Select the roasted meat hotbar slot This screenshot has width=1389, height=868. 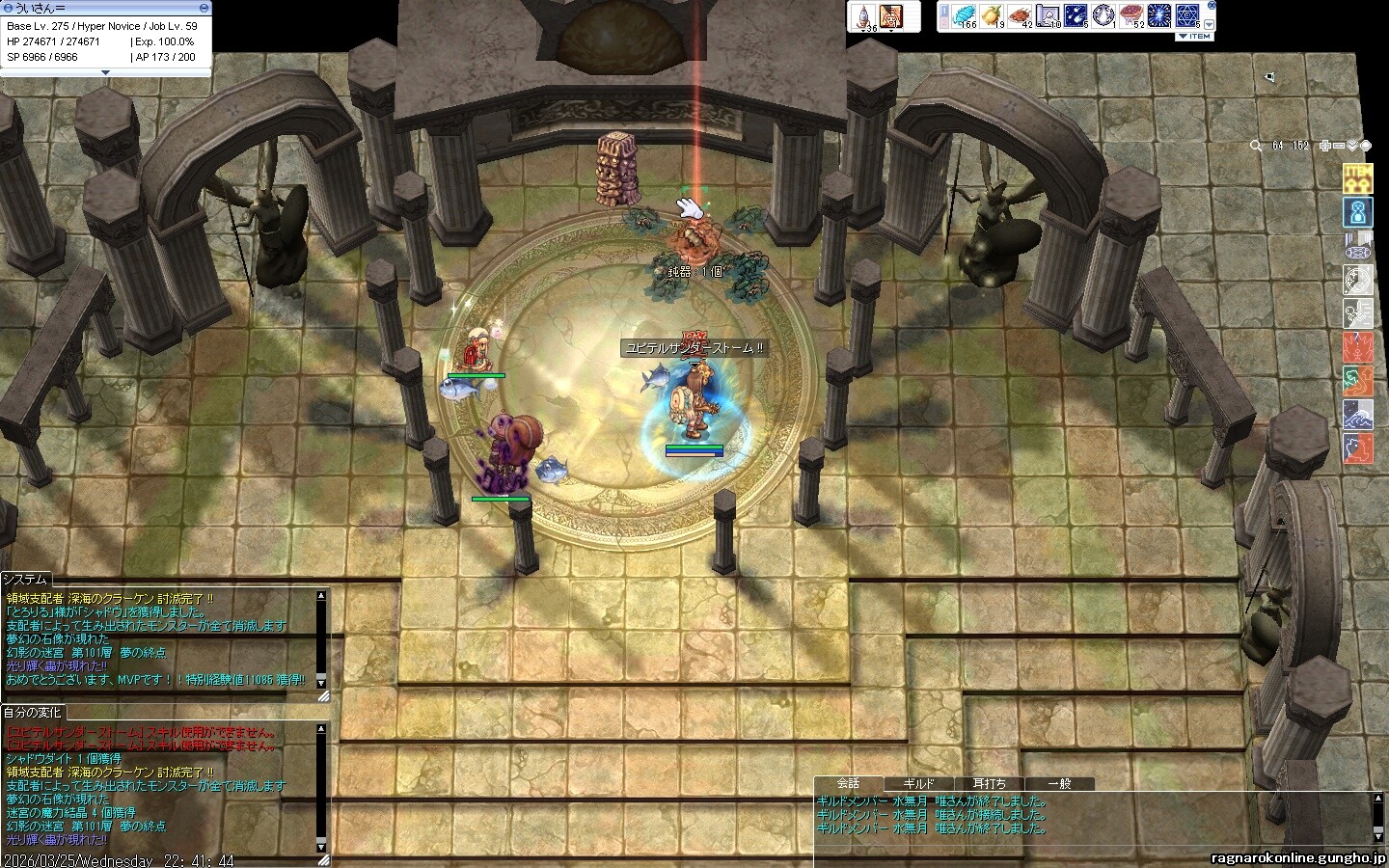click(x=1021, y=15)
